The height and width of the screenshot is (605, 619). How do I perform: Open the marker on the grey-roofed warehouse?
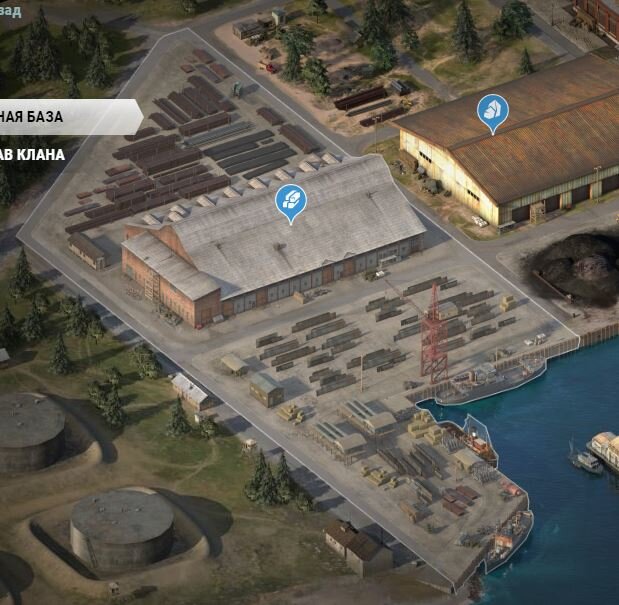[291, 201]
